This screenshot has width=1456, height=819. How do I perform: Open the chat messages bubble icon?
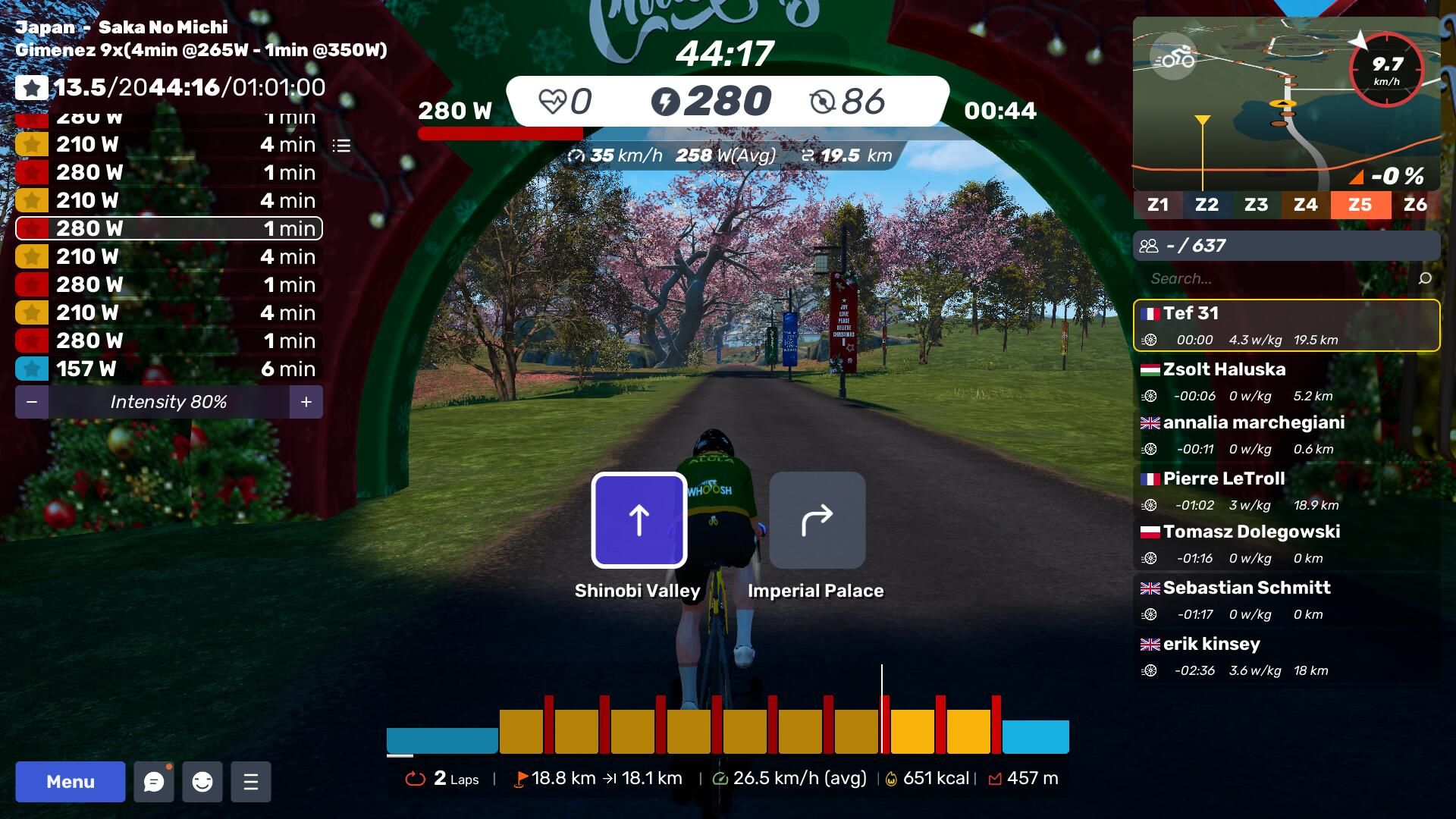[x=154, y=782]
